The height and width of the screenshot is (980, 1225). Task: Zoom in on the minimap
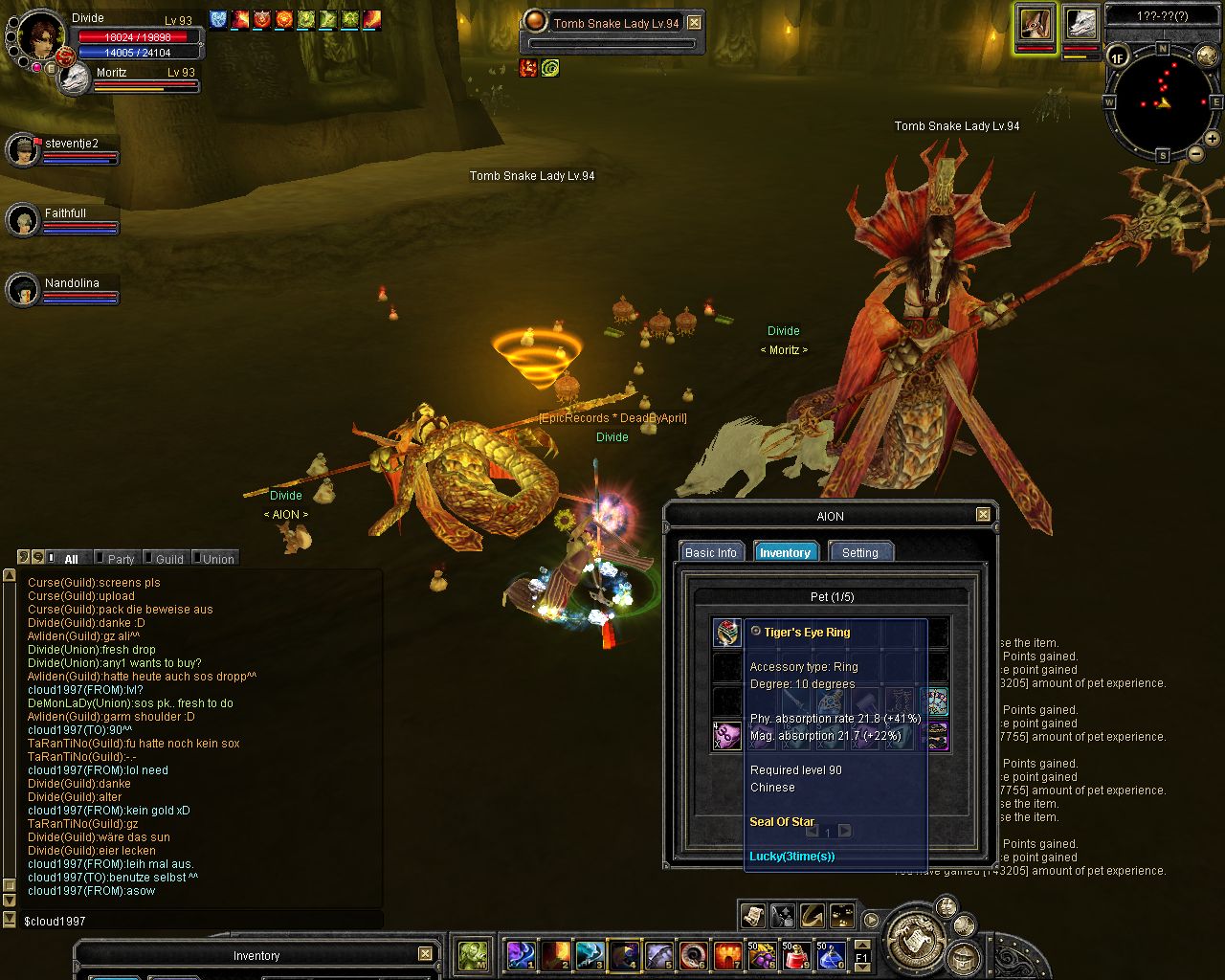pos(1213,139)
